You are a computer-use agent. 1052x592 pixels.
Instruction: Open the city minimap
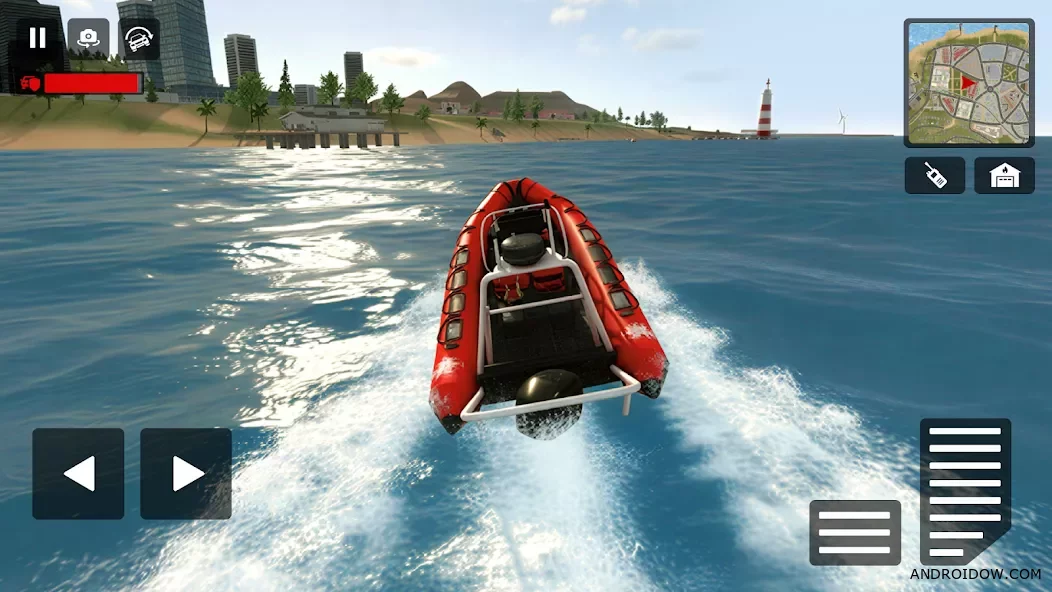pyautogui.click(x=969, y=83)
